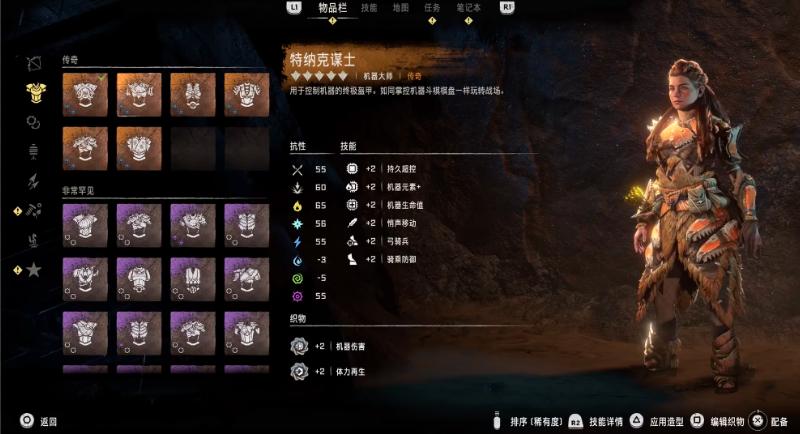
Task: Select the lightning bolt category icon in sidebar
Action: 33,181
